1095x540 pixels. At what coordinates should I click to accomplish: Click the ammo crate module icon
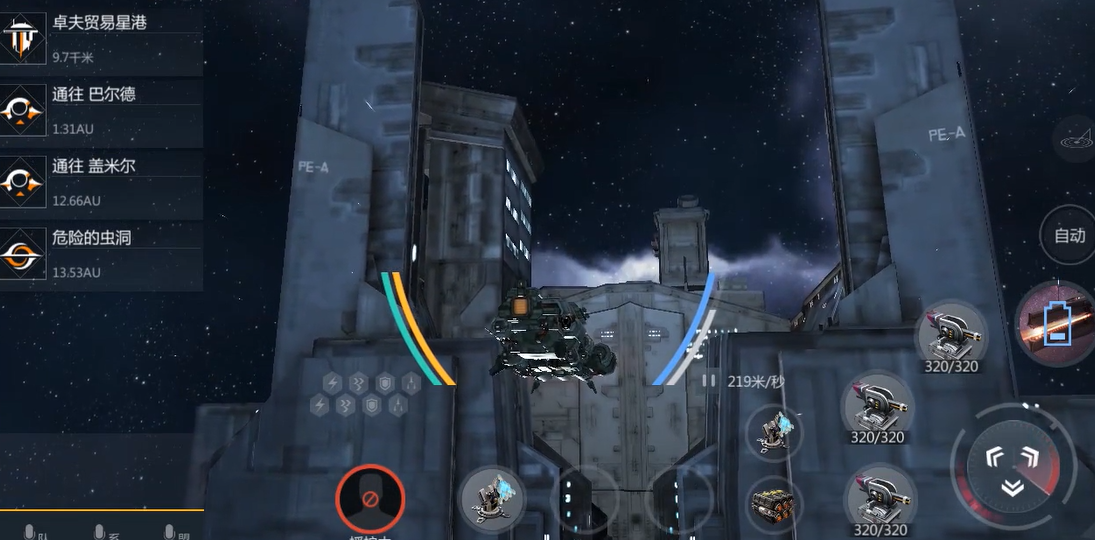pos(774,500)
